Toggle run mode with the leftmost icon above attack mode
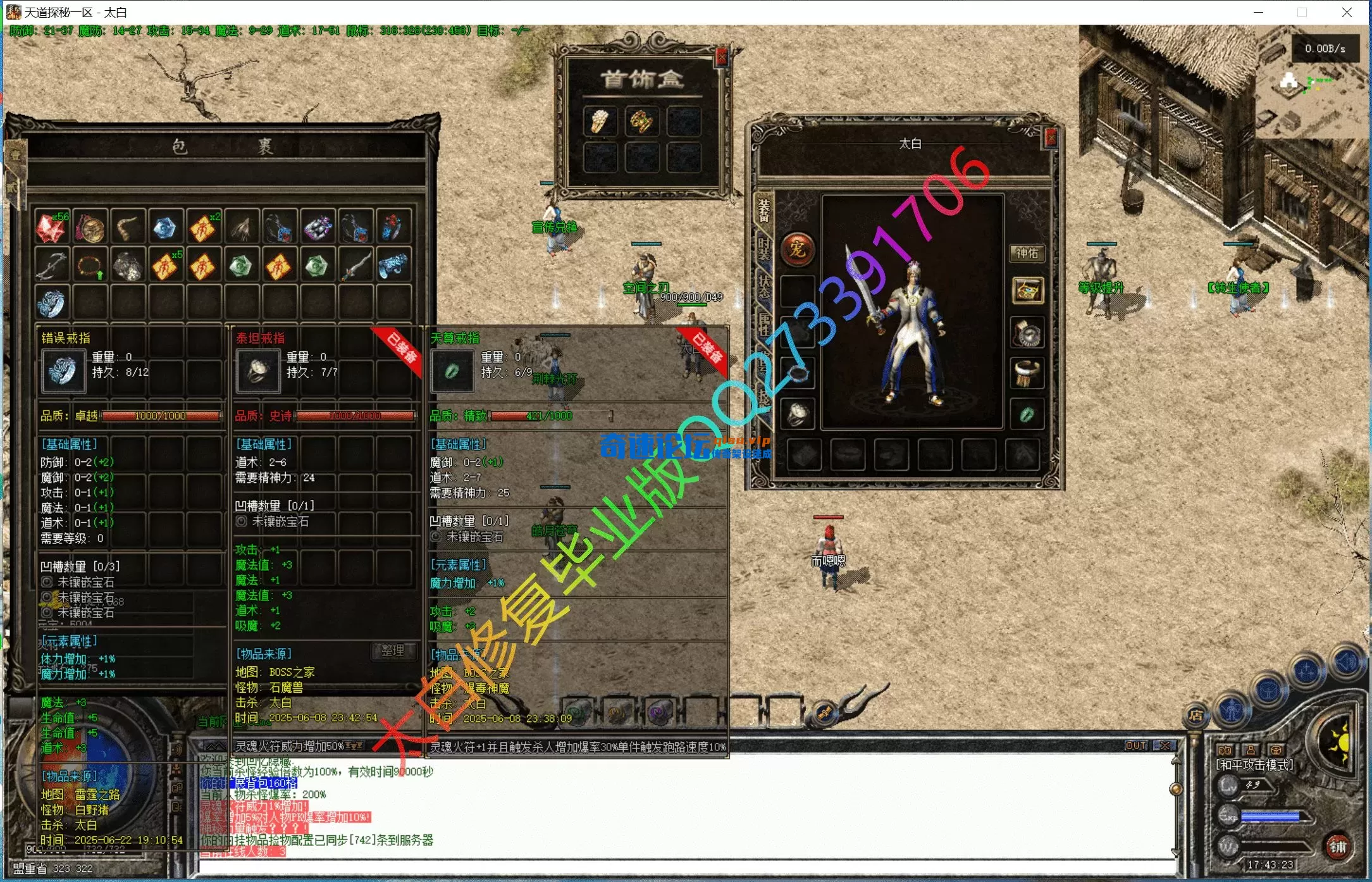 coord(1224,750)
